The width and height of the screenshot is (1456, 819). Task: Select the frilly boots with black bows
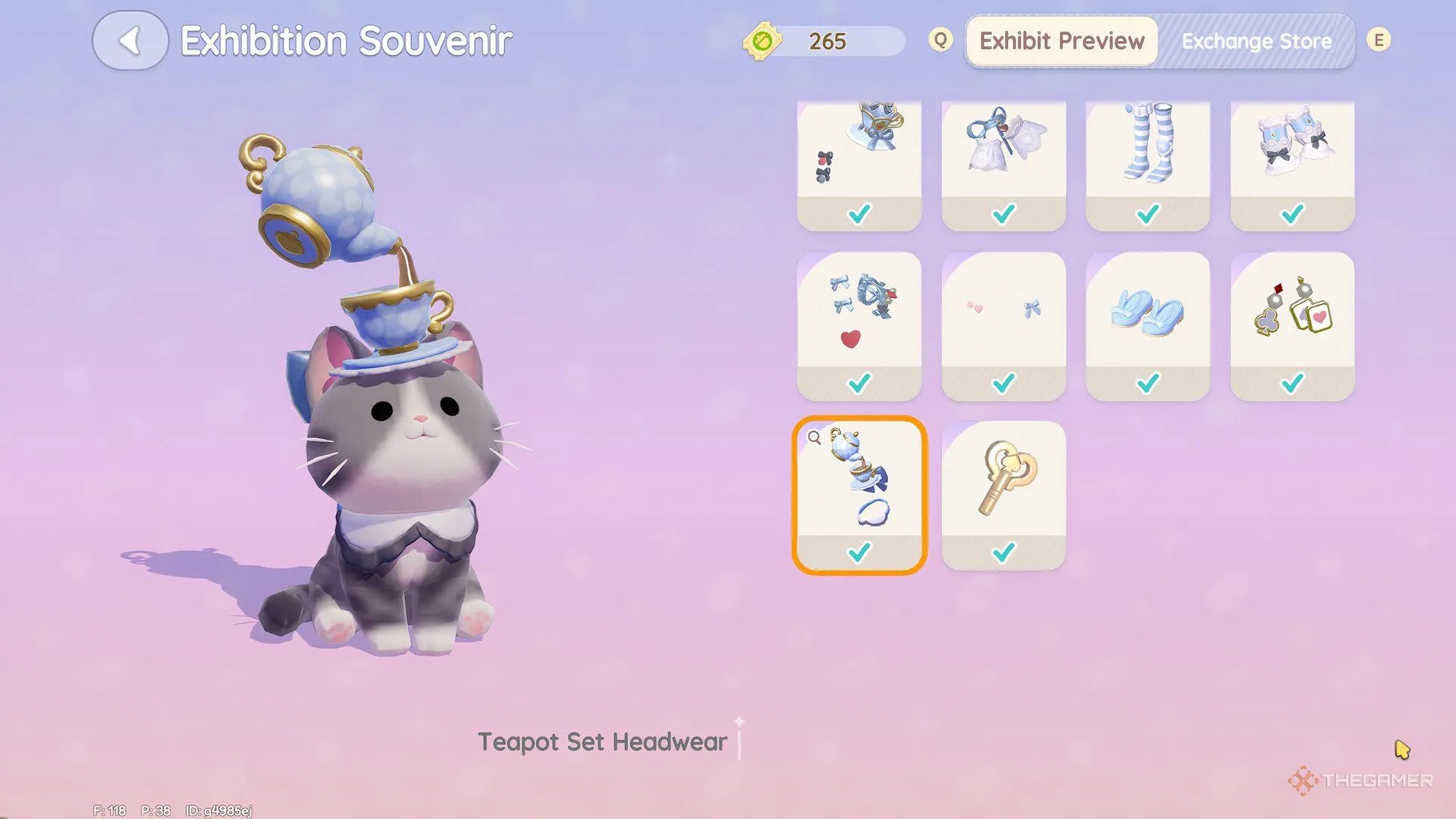click(x=1292, y=165)
